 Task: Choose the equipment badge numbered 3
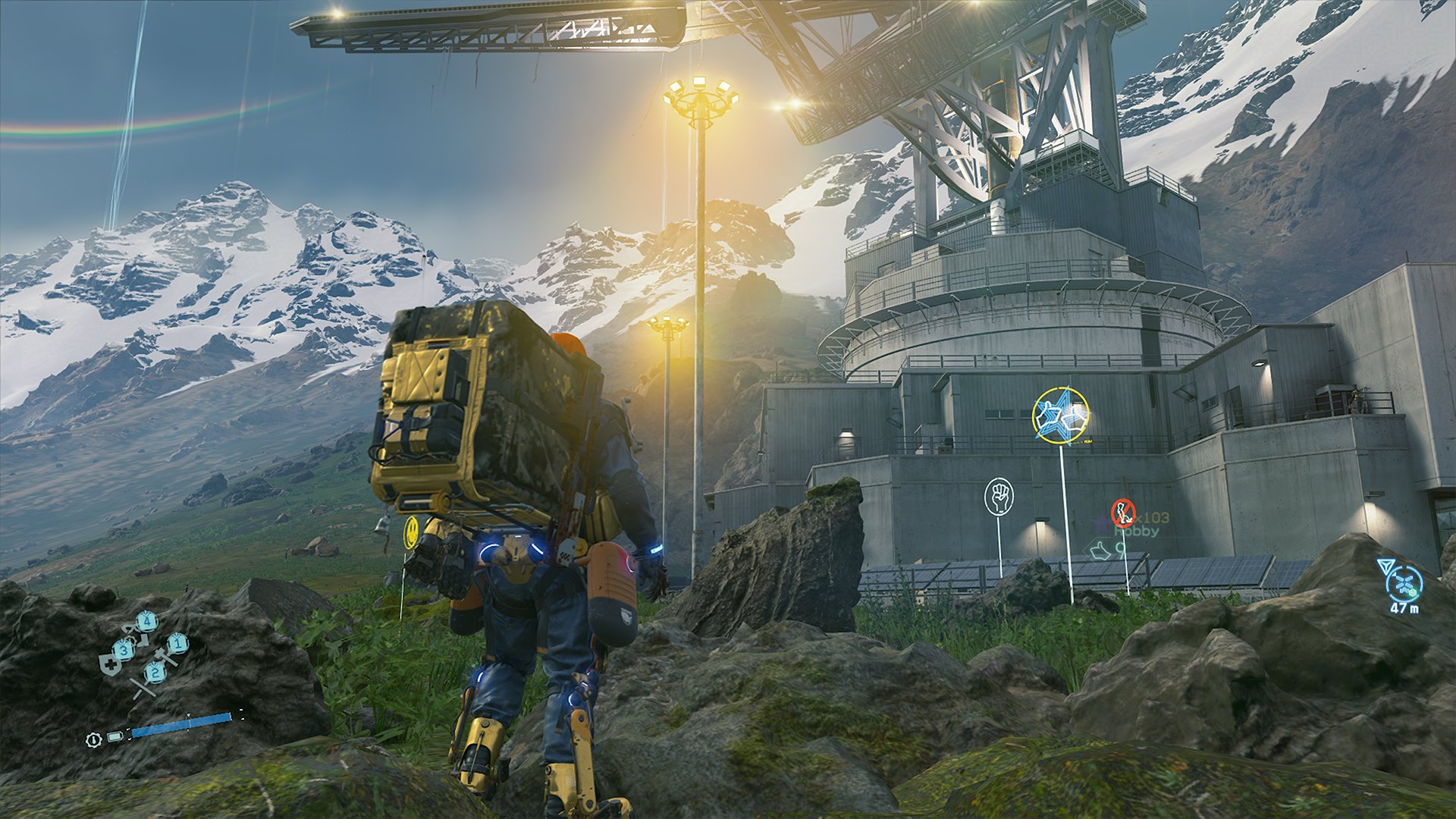[124, 649]
